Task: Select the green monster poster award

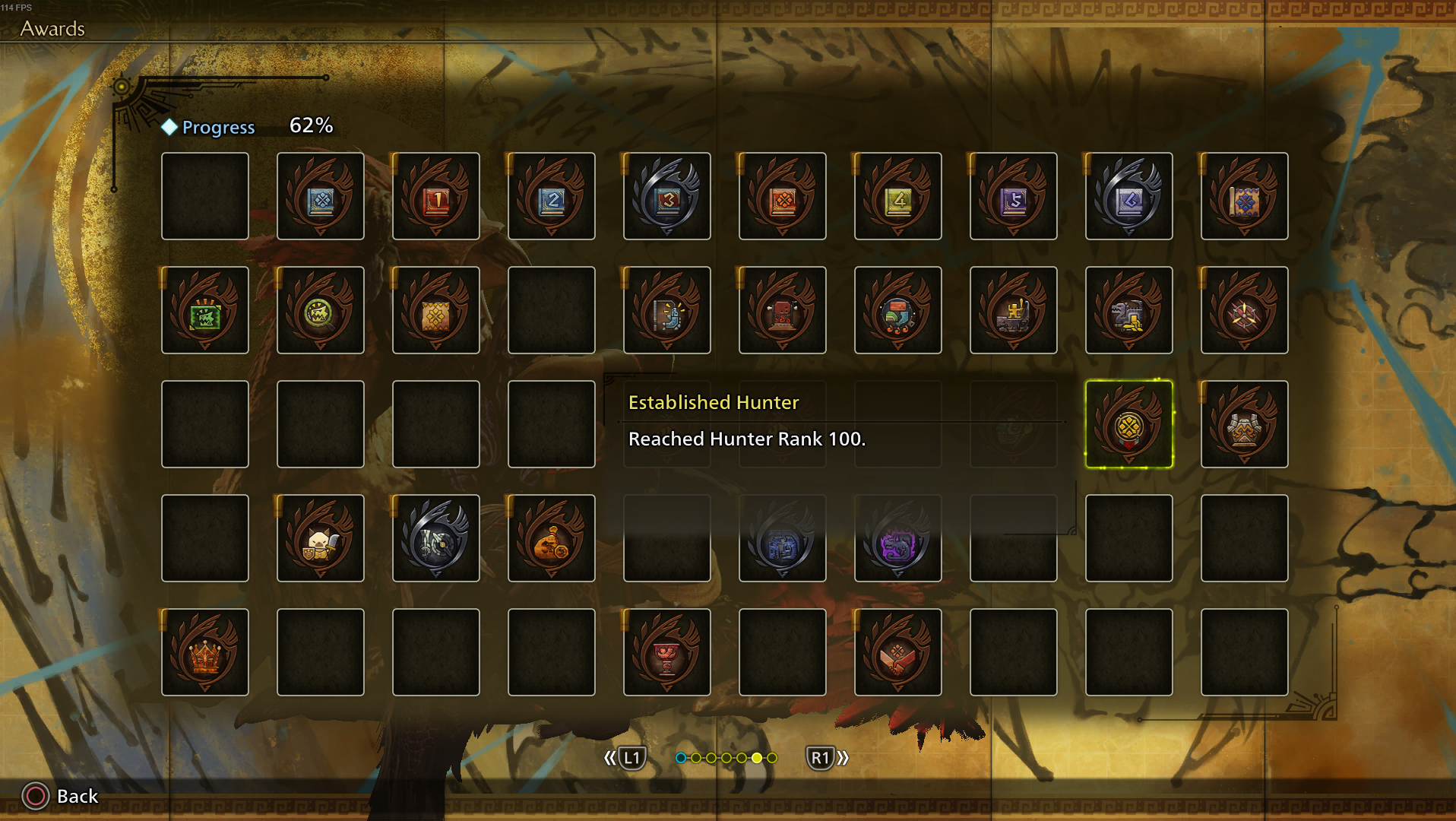Action: [205, 311]
